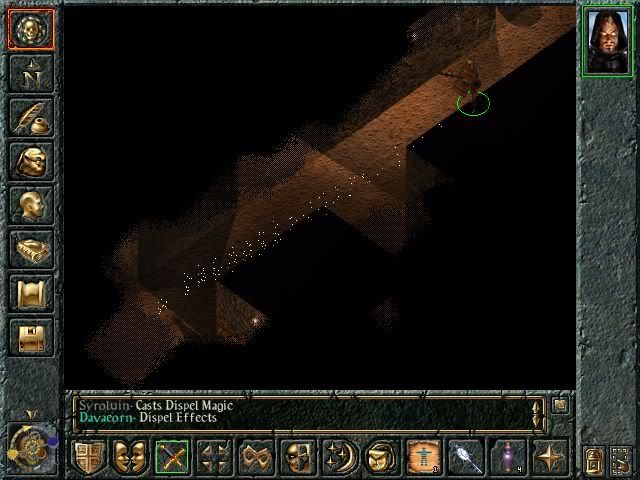Open the moon and stars spell casting
Screen dimensions: 640x480
(338, 456)
